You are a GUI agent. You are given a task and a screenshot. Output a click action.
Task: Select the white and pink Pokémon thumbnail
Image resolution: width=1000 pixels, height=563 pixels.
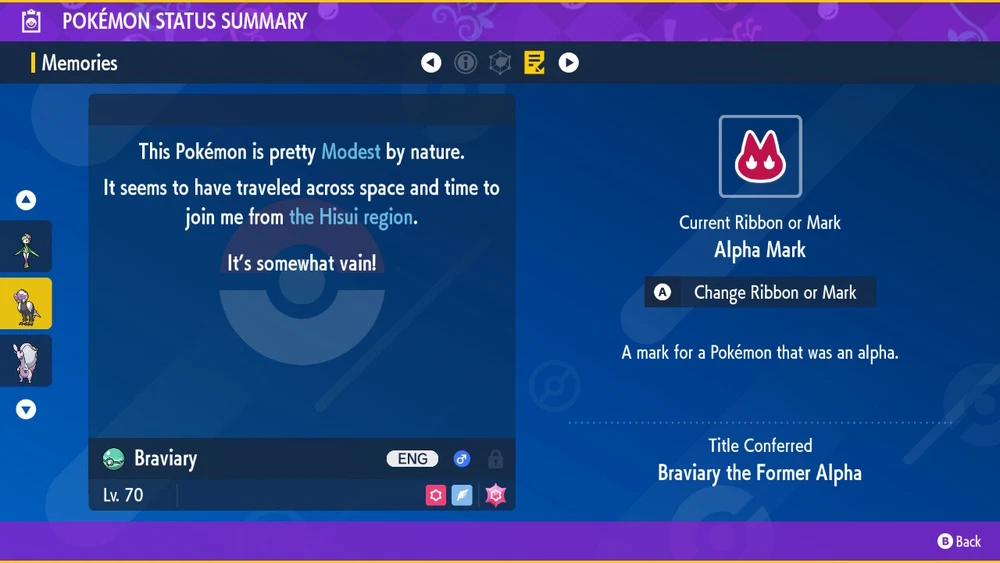(x=26, y=360)
